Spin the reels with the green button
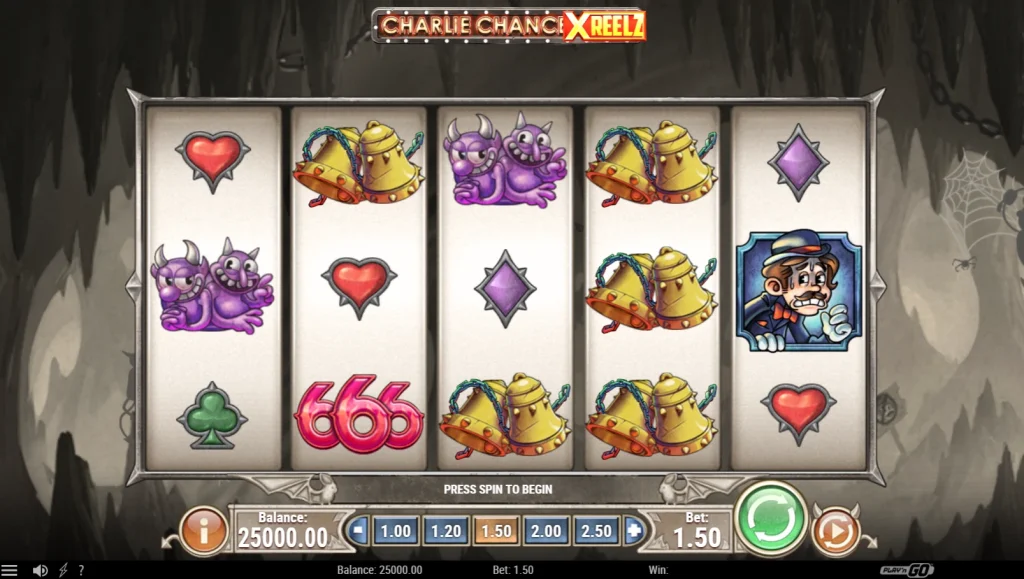Image resolution: width=1024 pixels, height=579 pixels. pyautogui.click(x=771, y=519)
